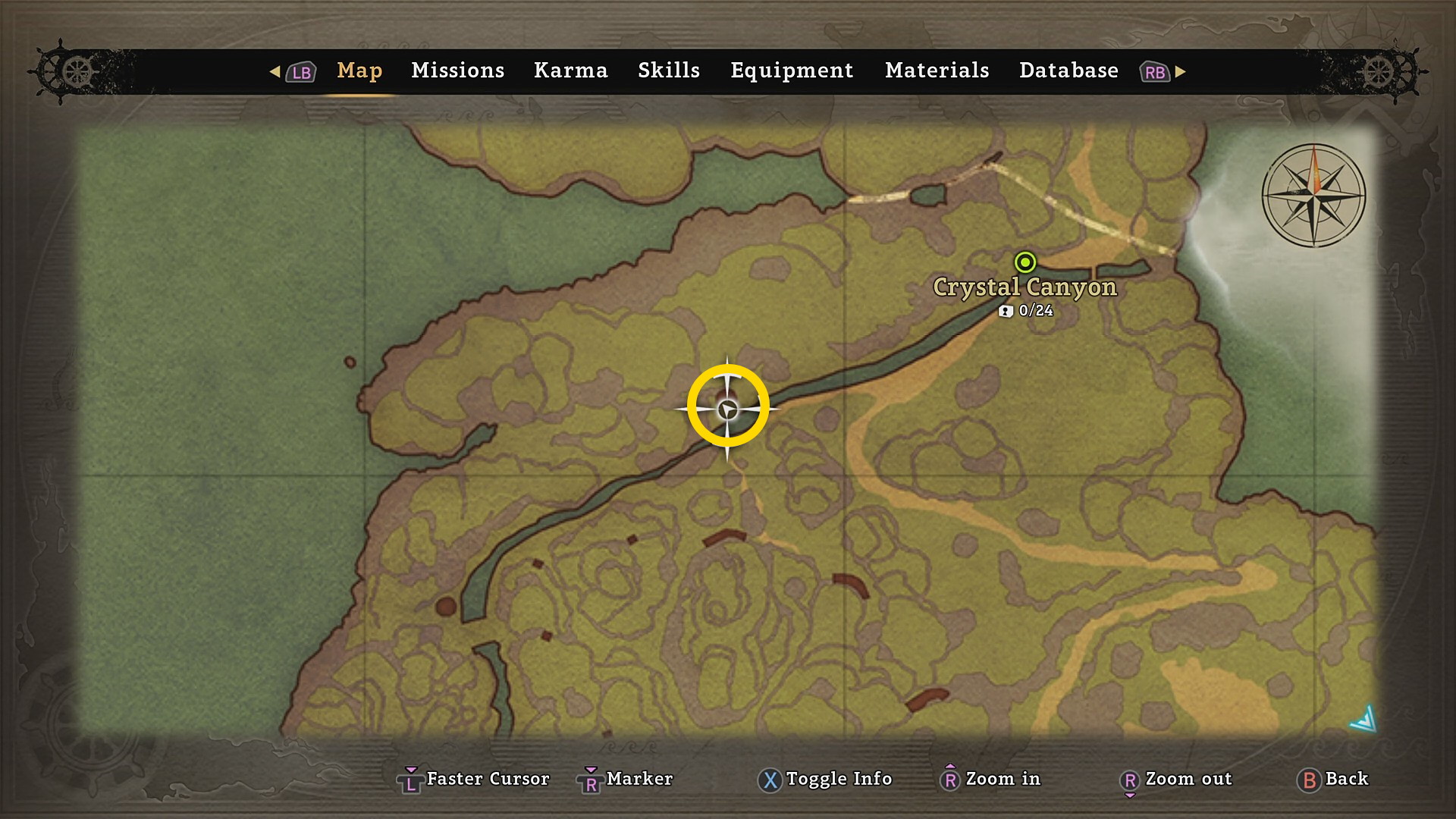
Task: Click the Zoom in option
Action: (x=990, y=779)
